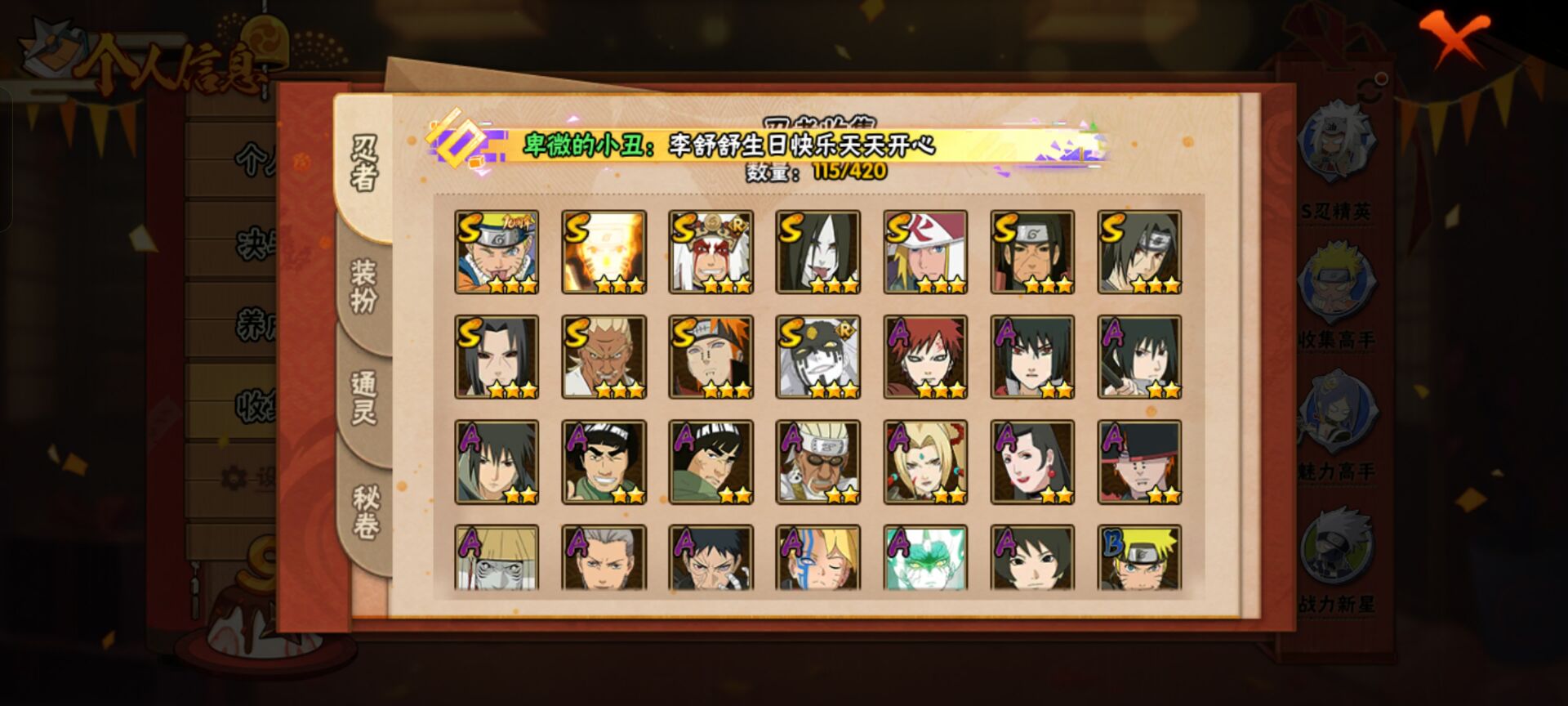The height and width of the screenshot is (706, 1568).
Task: Choose the A-rank Tsunade card
Action: pos(925,462)
